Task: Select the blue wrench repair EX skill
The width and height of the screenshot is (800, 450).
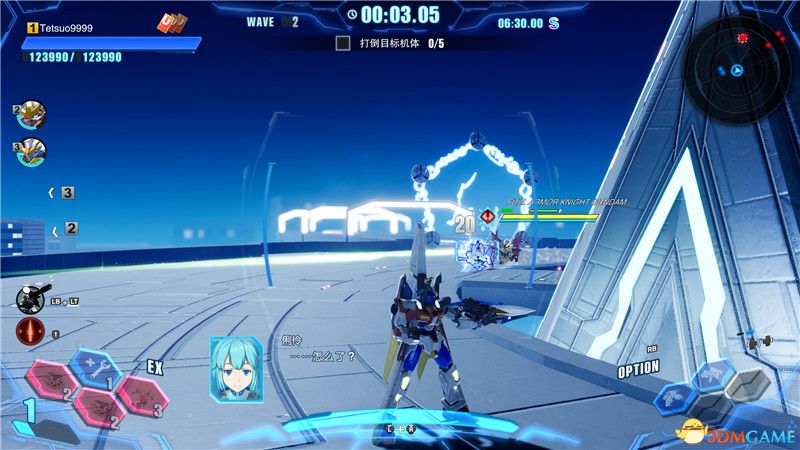Action: 96,367
